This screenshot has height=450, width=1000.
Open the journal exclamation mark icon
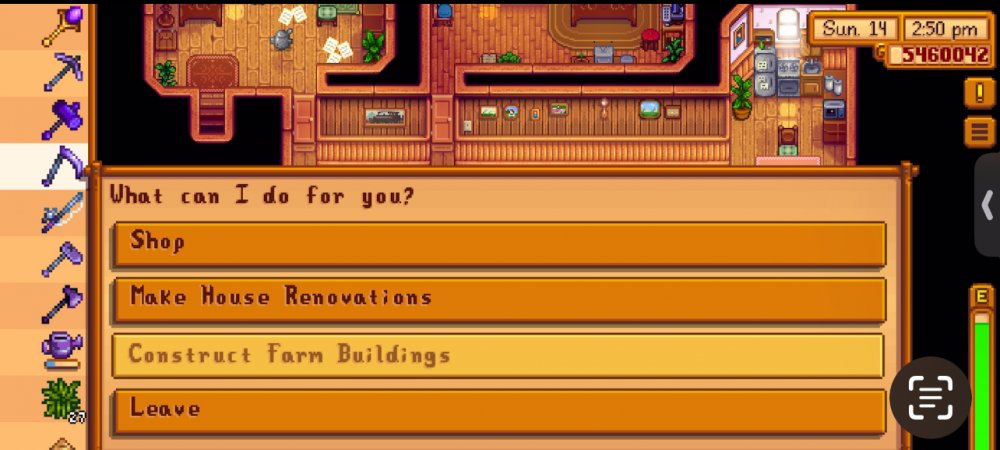tap(977, 93)
